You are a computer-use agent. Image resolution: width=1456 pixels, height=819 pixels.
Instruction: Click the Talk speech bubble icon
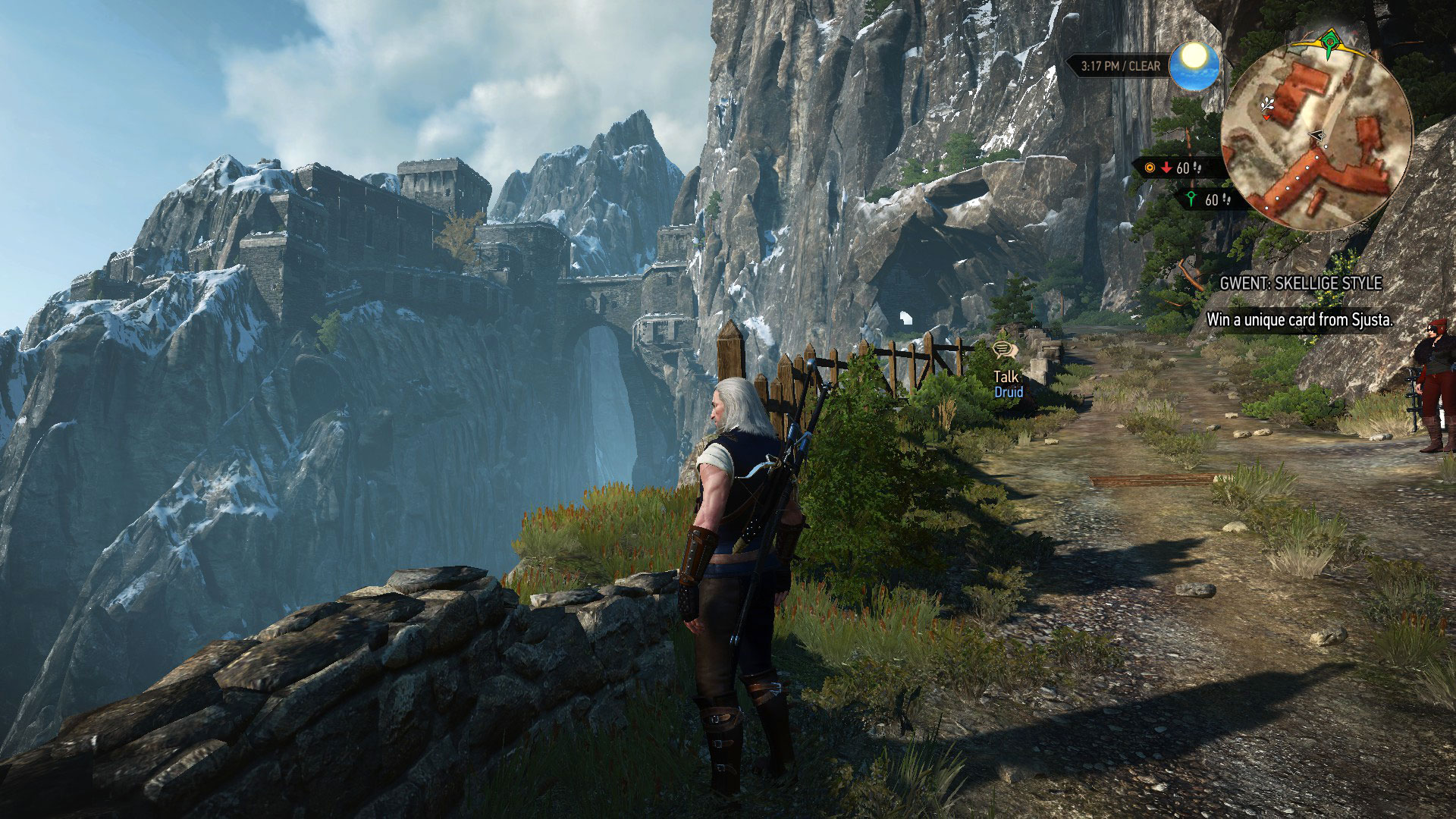click(1004, 350)
